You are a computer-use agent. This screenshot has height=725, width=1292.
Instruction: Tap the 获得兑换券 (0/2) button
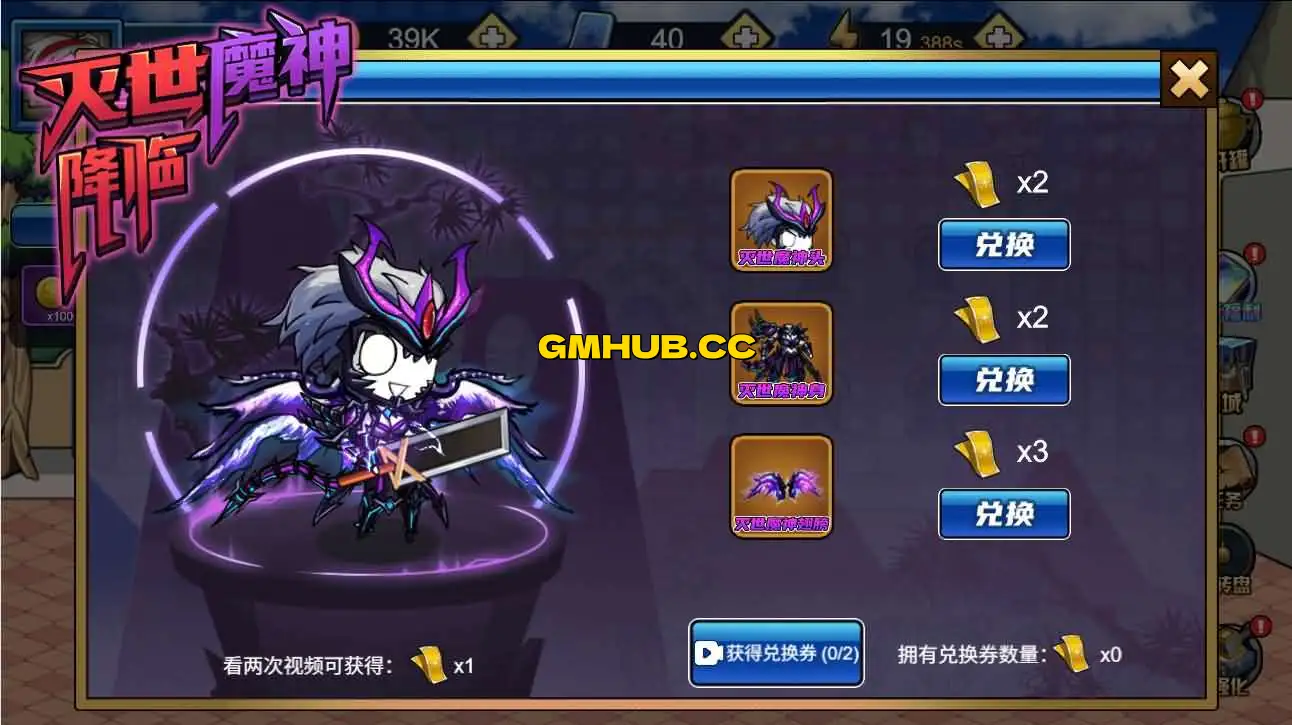pyautogui.click(x=775, y=652)
